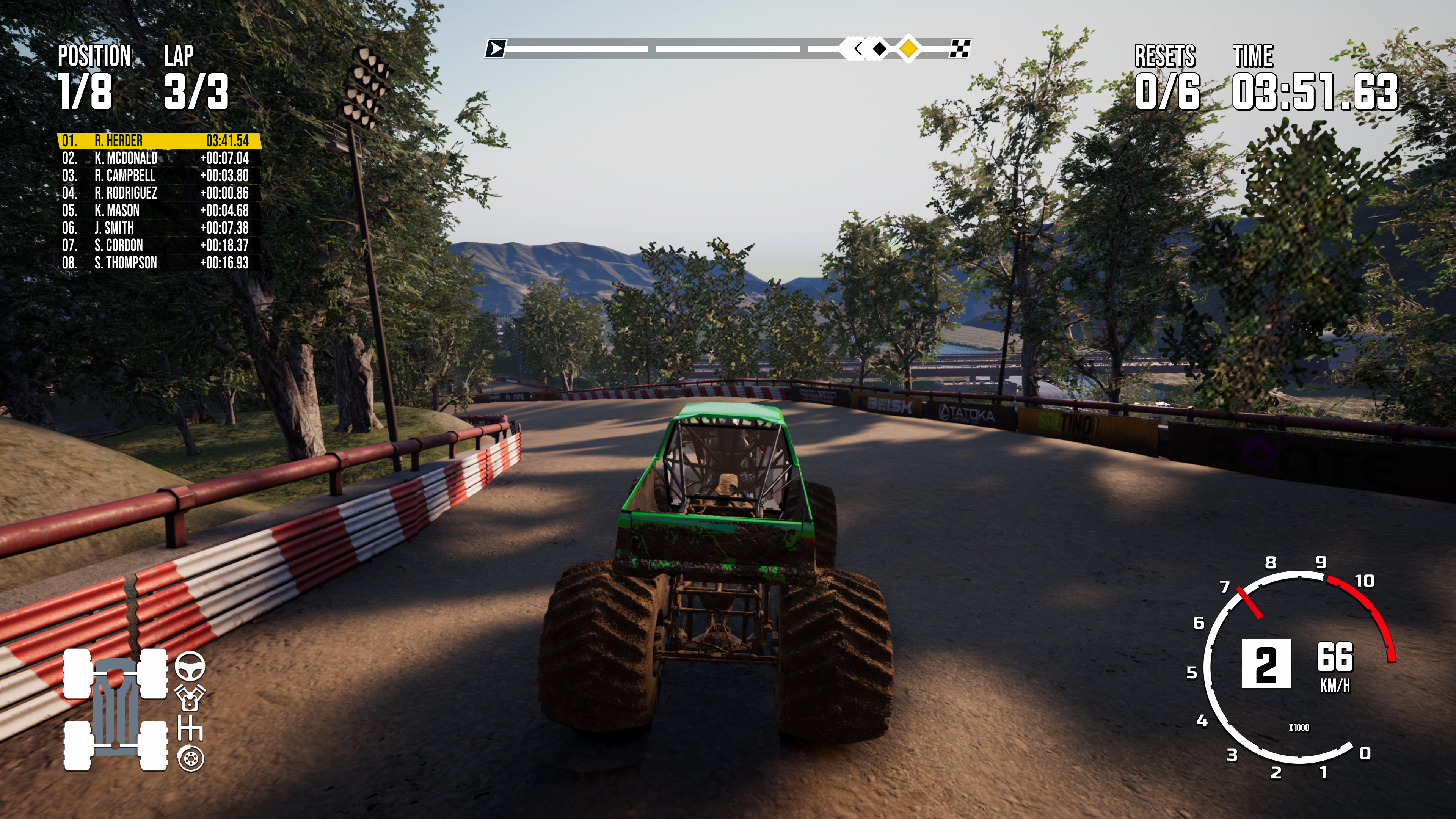Select the brake disc status icon
1456x819 pixels.
pyautogui.click(x=190, y=758)
